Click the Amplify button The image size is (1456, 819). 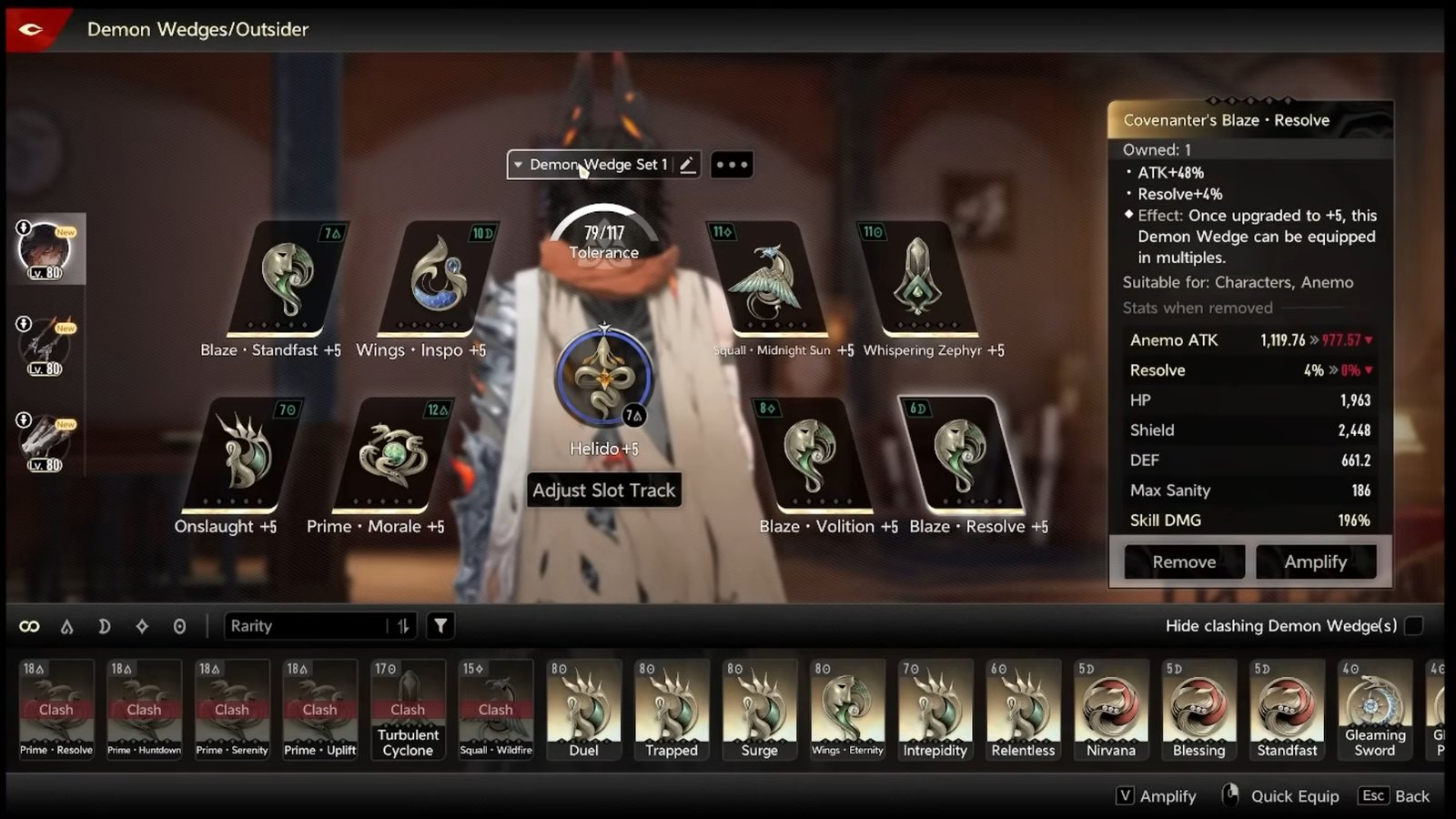pyautogui.click(x=1317, y=561)
